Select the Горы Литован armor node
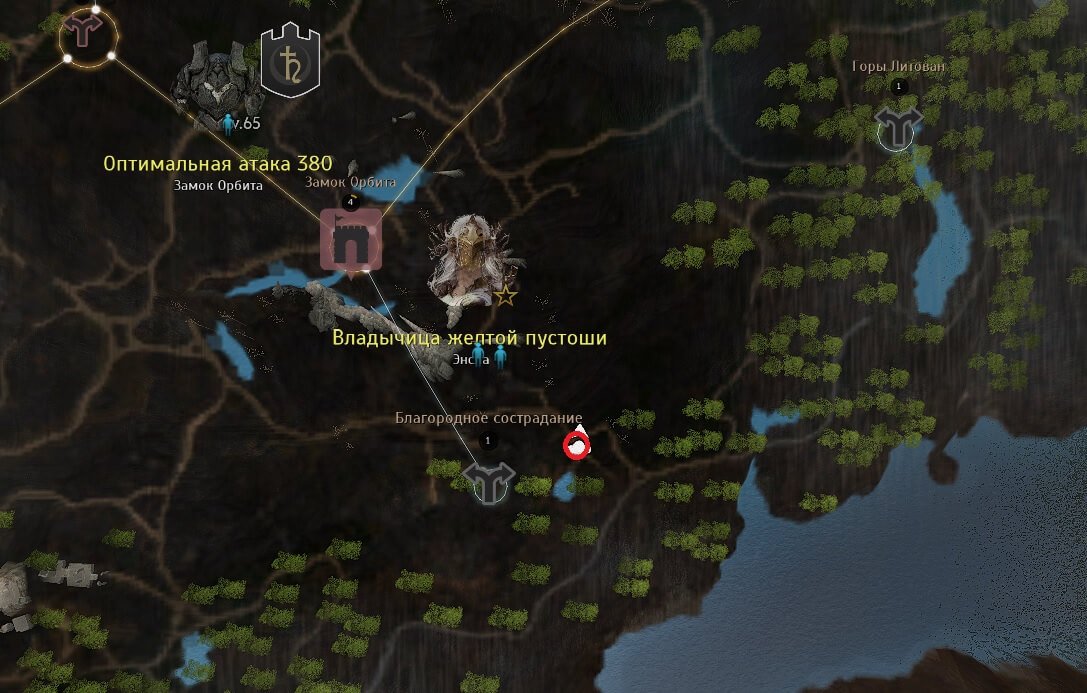This screenshot has height=693, width=1087. [x=896, y=129]
